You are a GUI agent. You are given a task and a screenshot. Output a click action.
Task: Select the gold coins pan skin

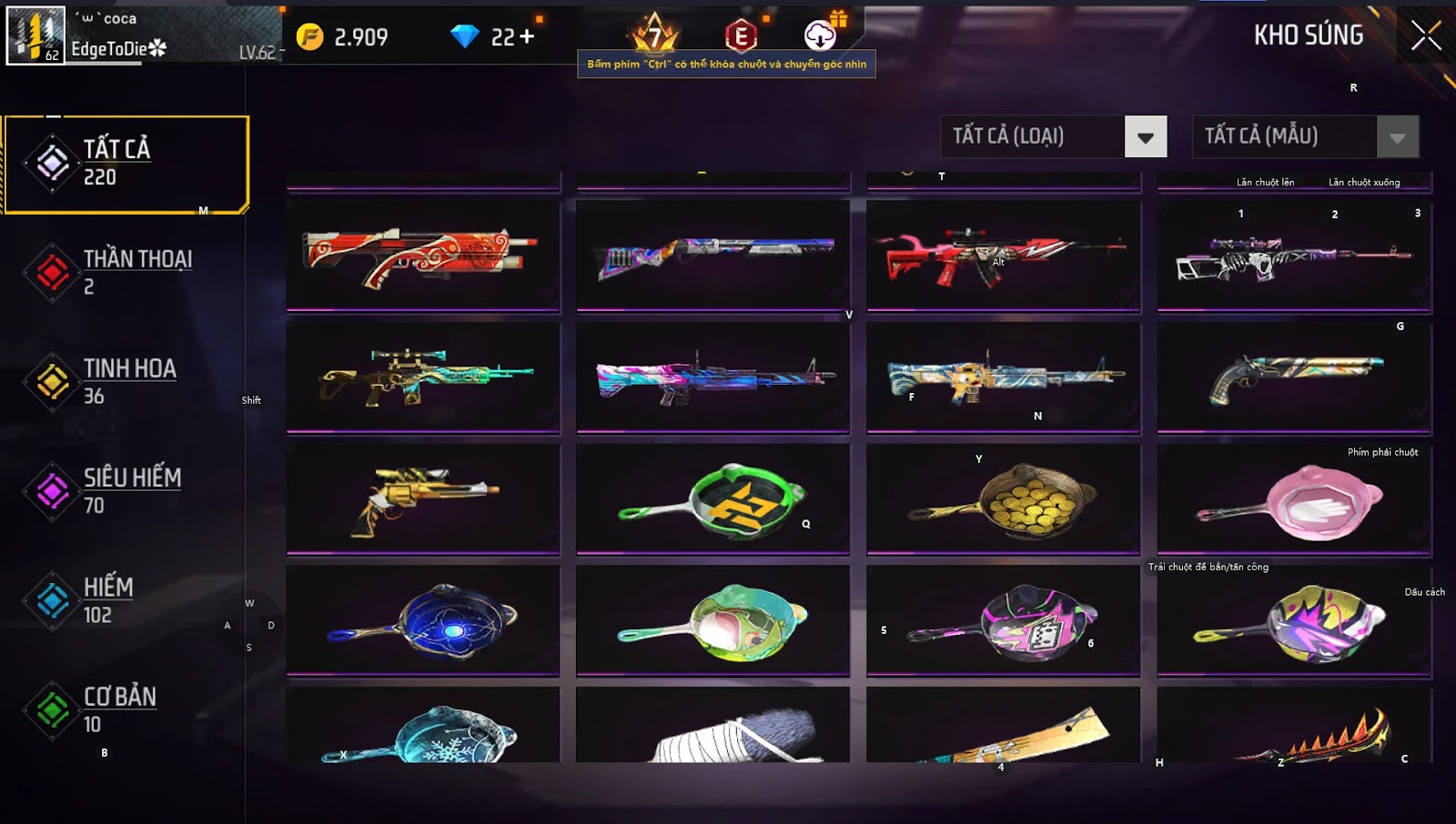1003,498
